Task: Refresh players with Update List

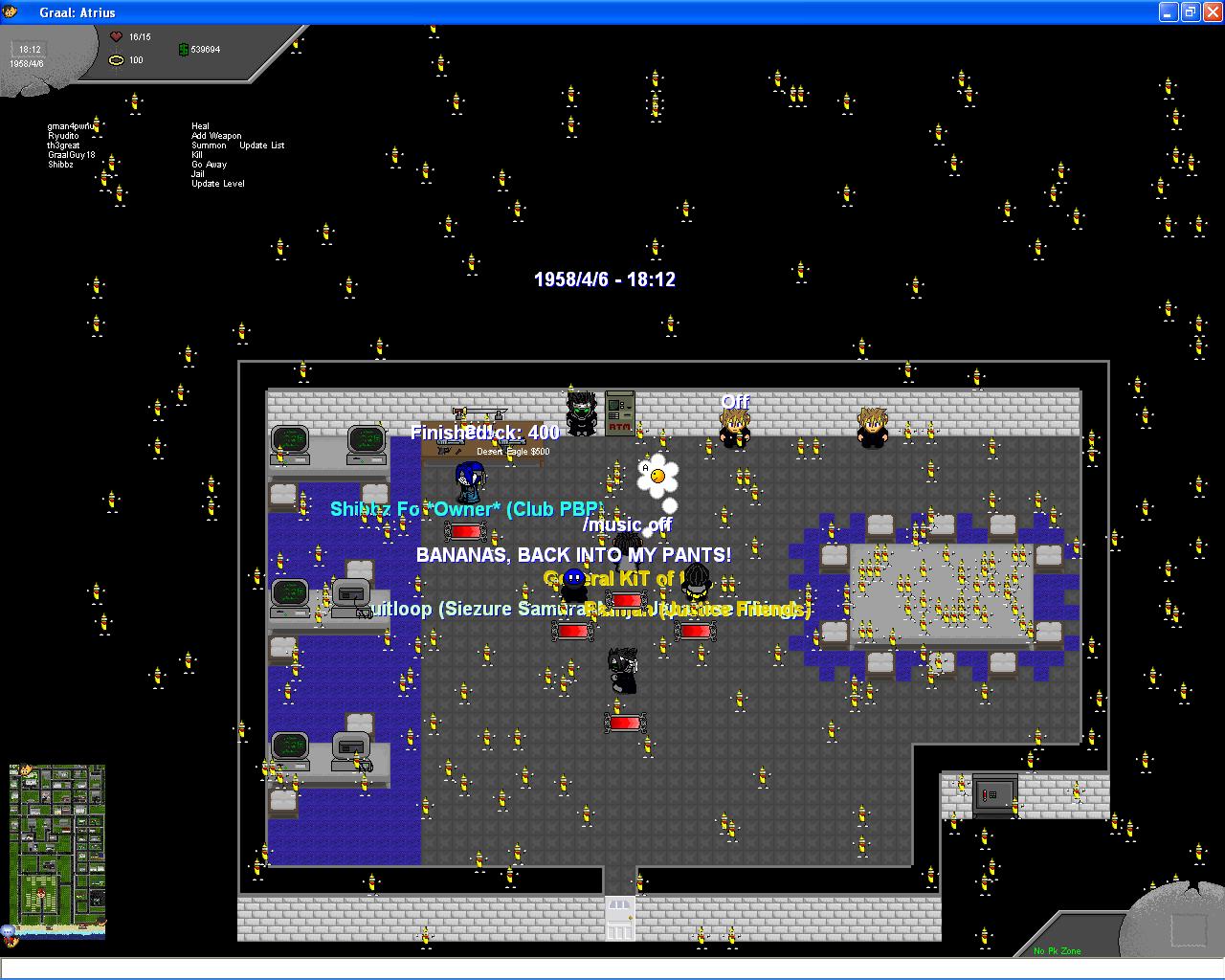Action: (x=261, y=145)
